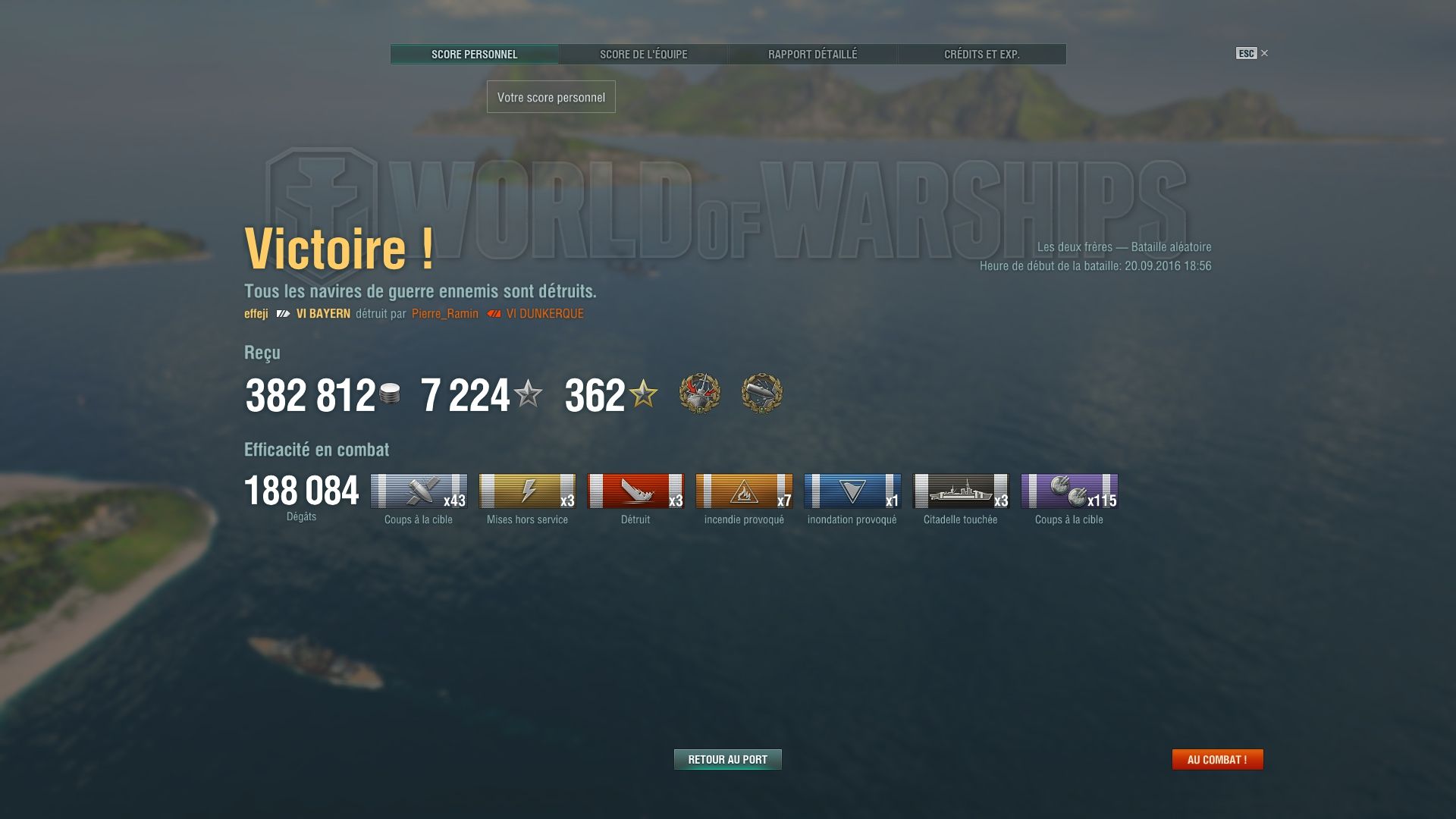Click the player name effeji
This screenshot has height=819, width=1456.
(256, 313)
